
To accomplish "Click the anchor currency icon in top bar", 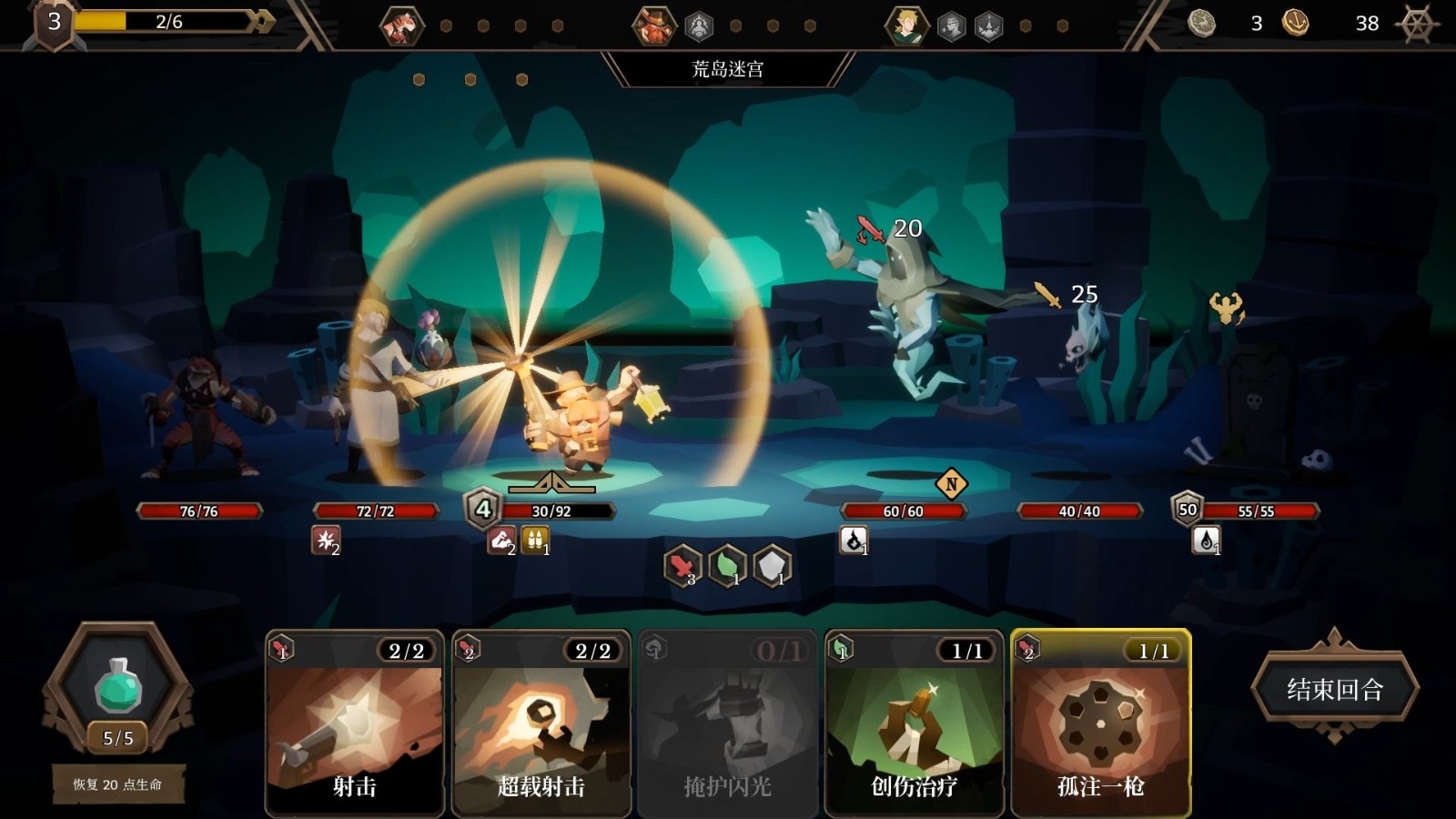I will (1296, 25).
